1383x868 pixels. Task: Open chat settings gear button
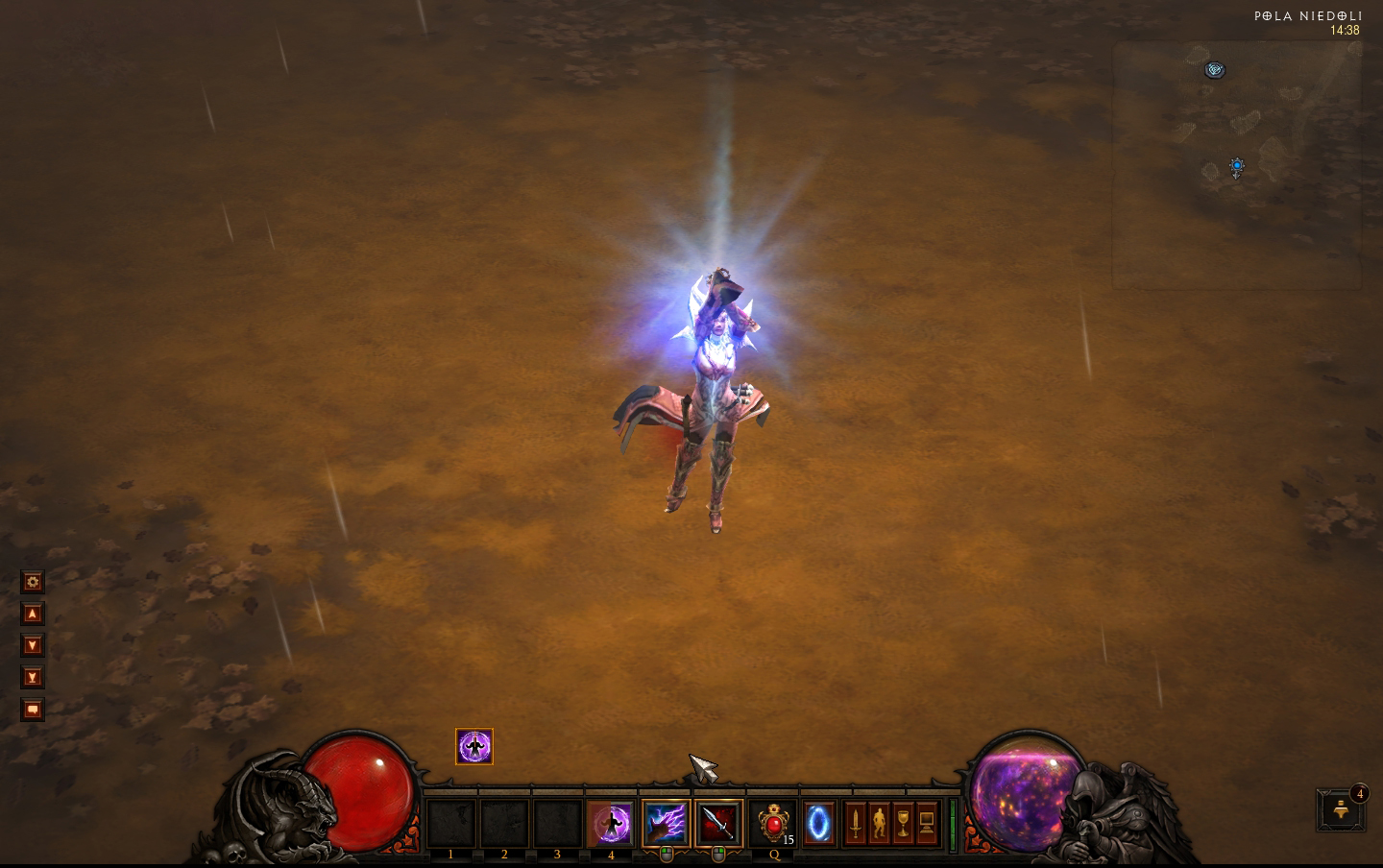pyautogui.click(x=33, y=582)
